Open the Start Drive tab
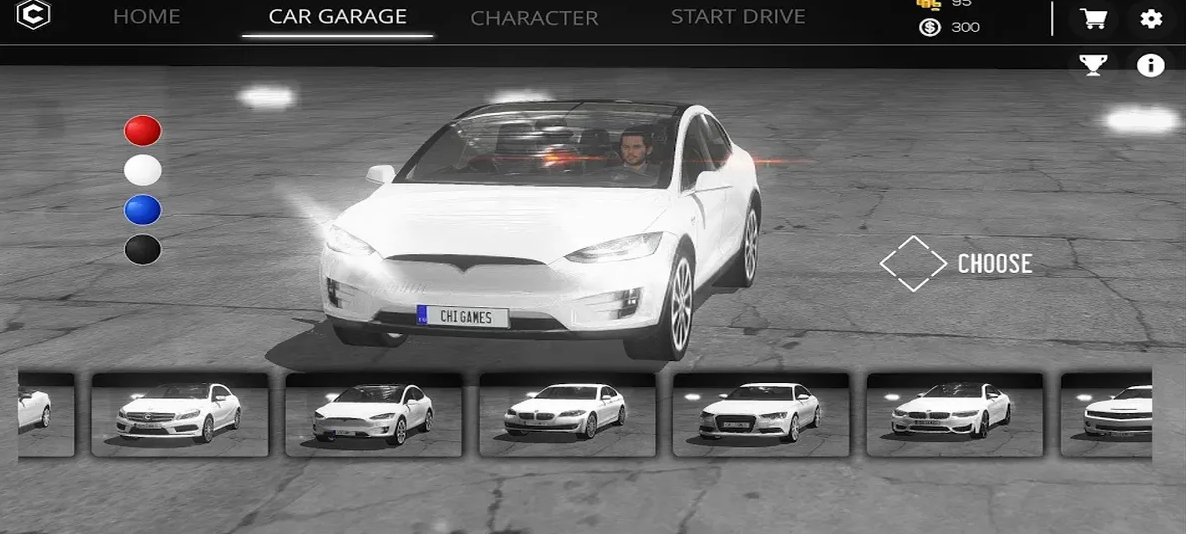Screen dimensions: 1186x534 pyautogui.click(x=738, y=17)
